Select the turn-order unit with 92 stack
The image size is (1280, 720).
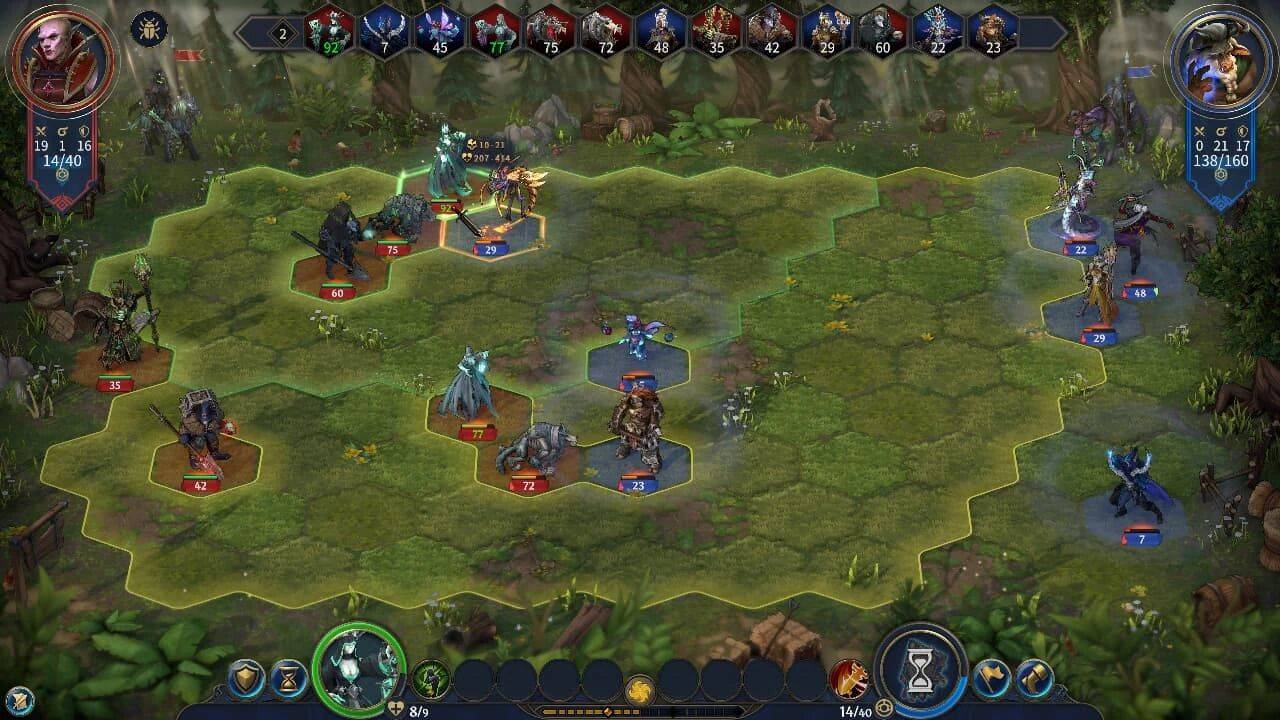(x=330, y=32)
